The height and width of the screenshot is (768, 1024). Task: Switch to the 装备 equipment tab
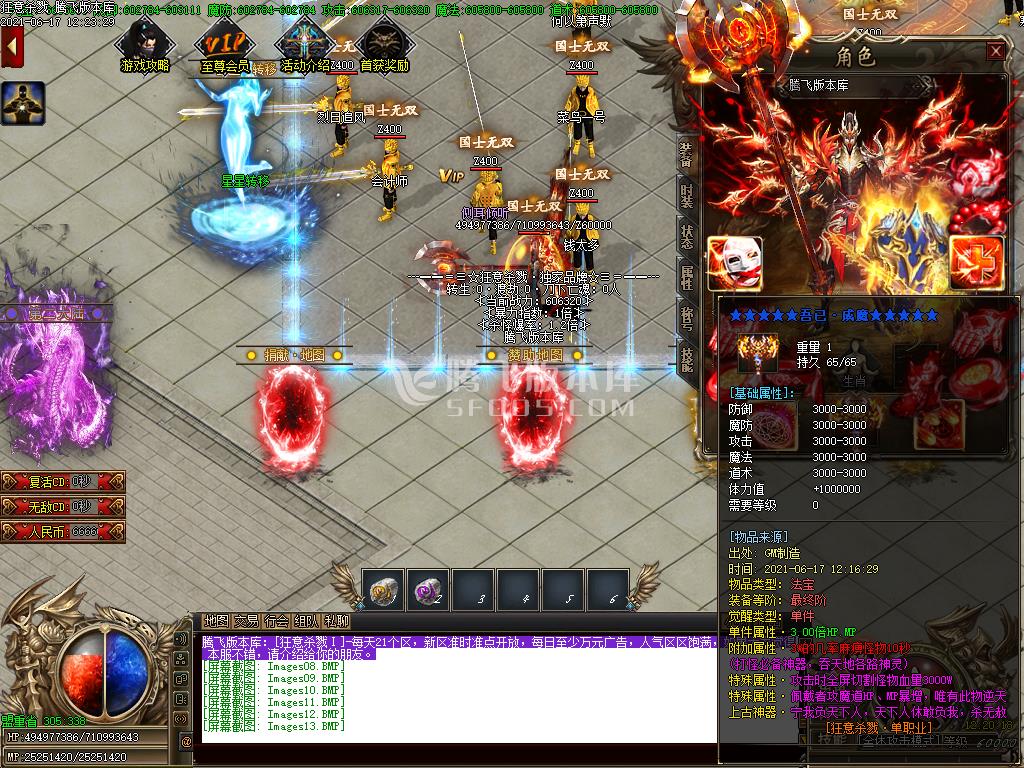[686, 153]
